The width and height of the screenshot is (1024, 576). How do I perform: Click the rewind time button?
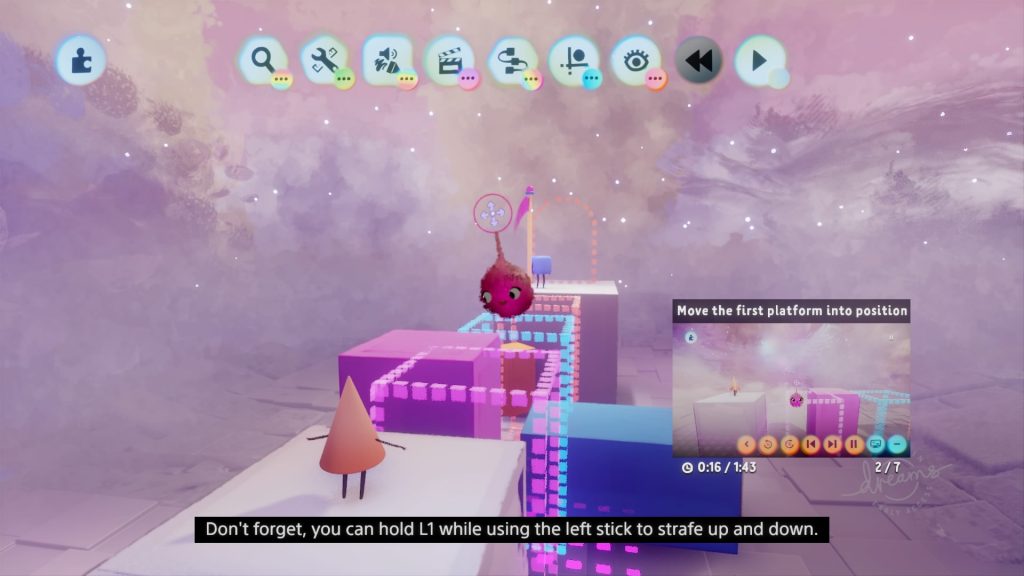pos(698,60)
